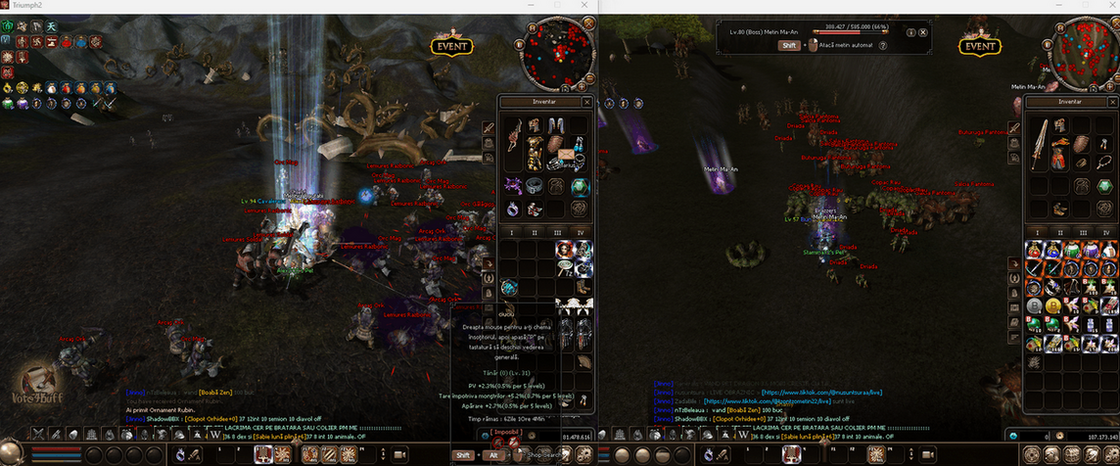Click the info button on boss target panel
This screenshot has width=1120, height=466.
coord(910,32)
